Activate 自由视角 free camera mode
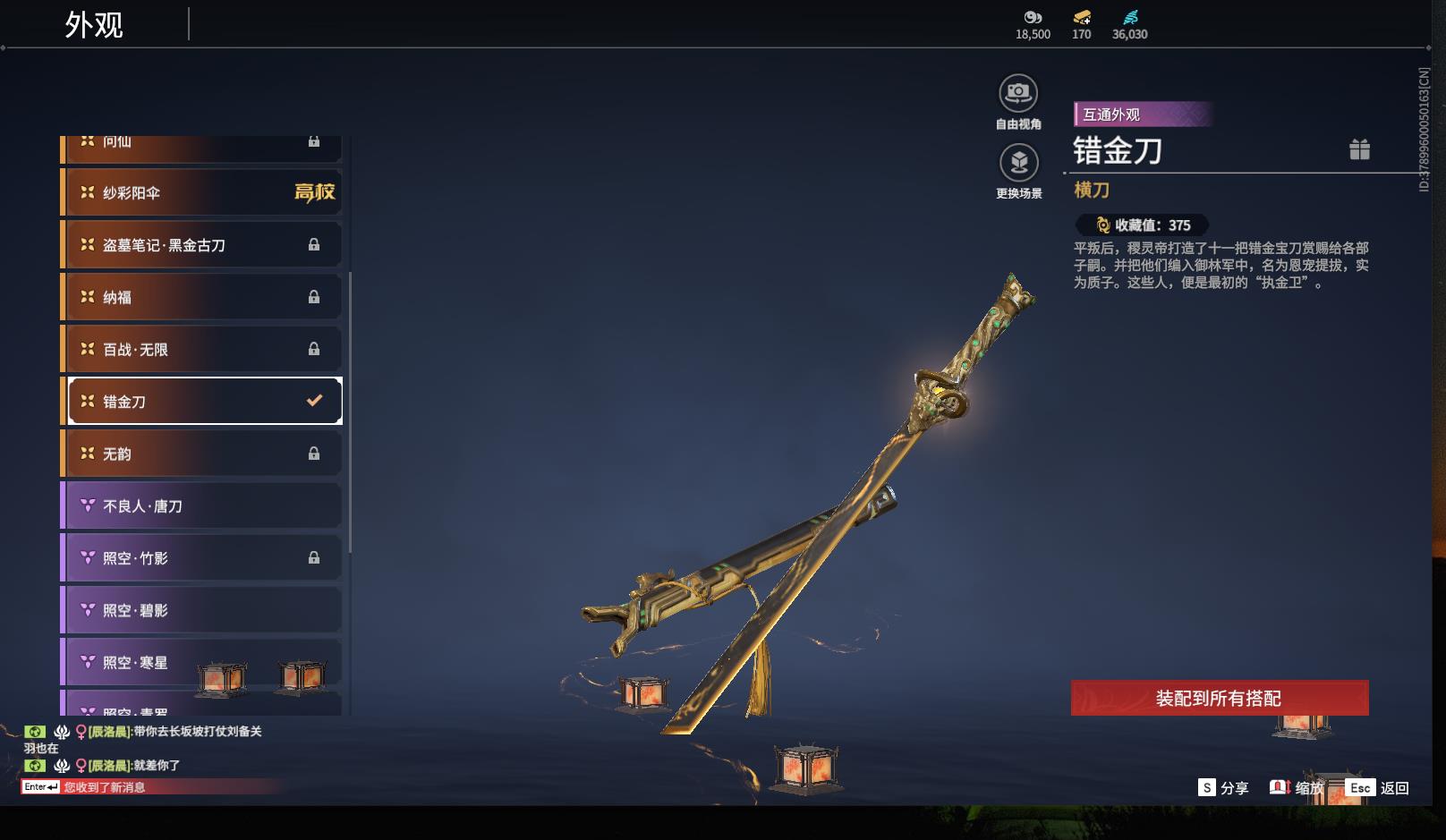 (1018, 93)
